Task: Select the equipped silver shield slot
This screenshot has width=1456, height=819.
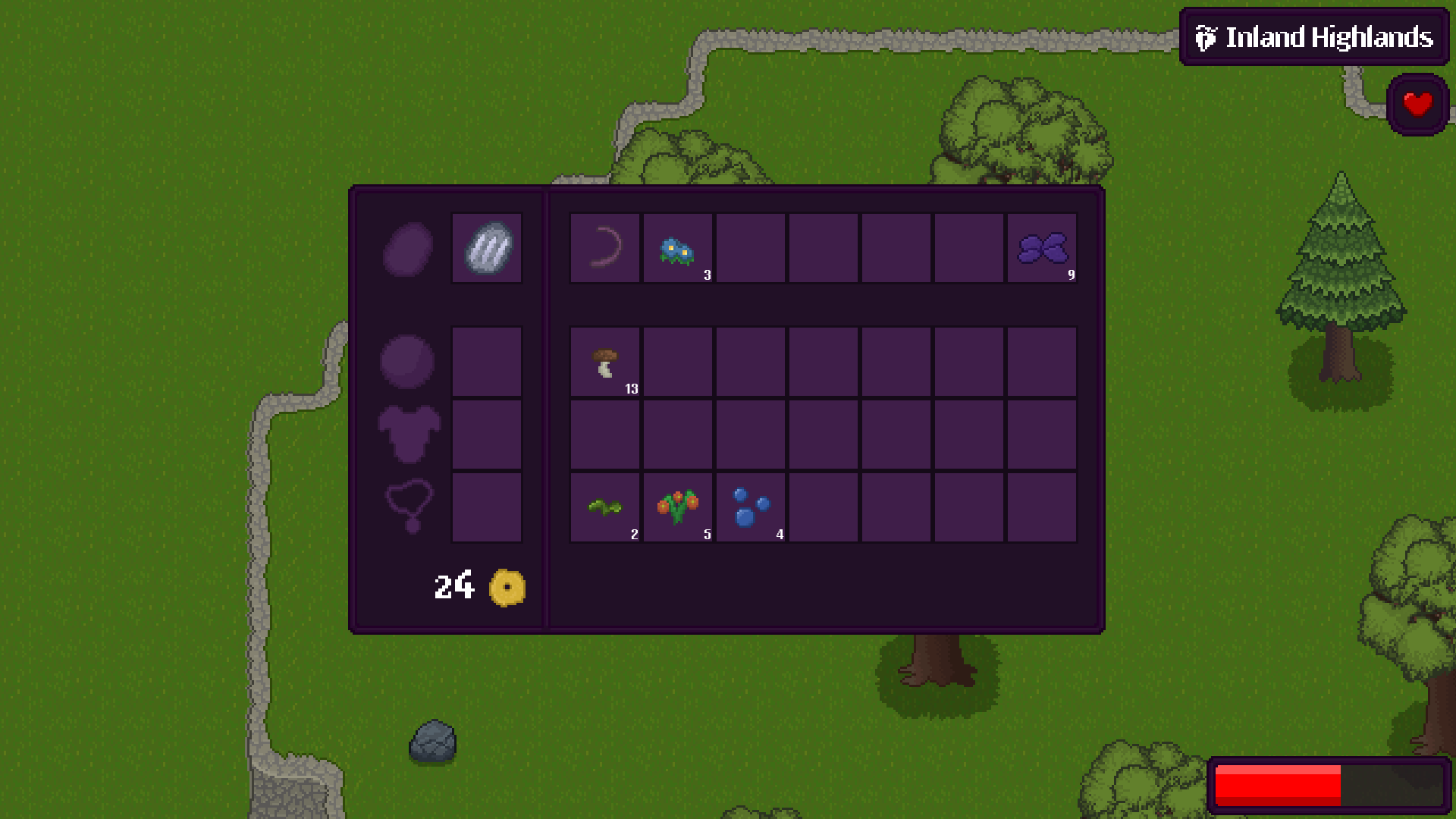Action: pos(487,248)
